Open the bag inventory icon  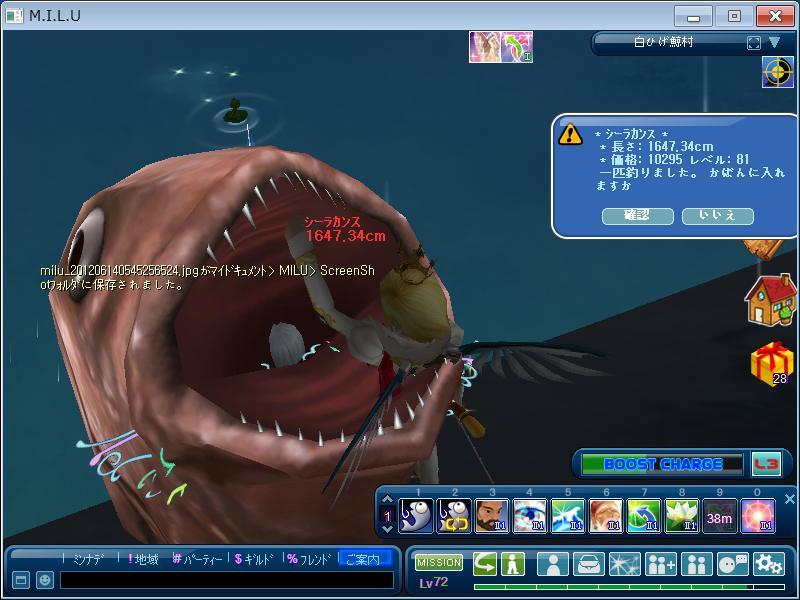tap(589, 564)
